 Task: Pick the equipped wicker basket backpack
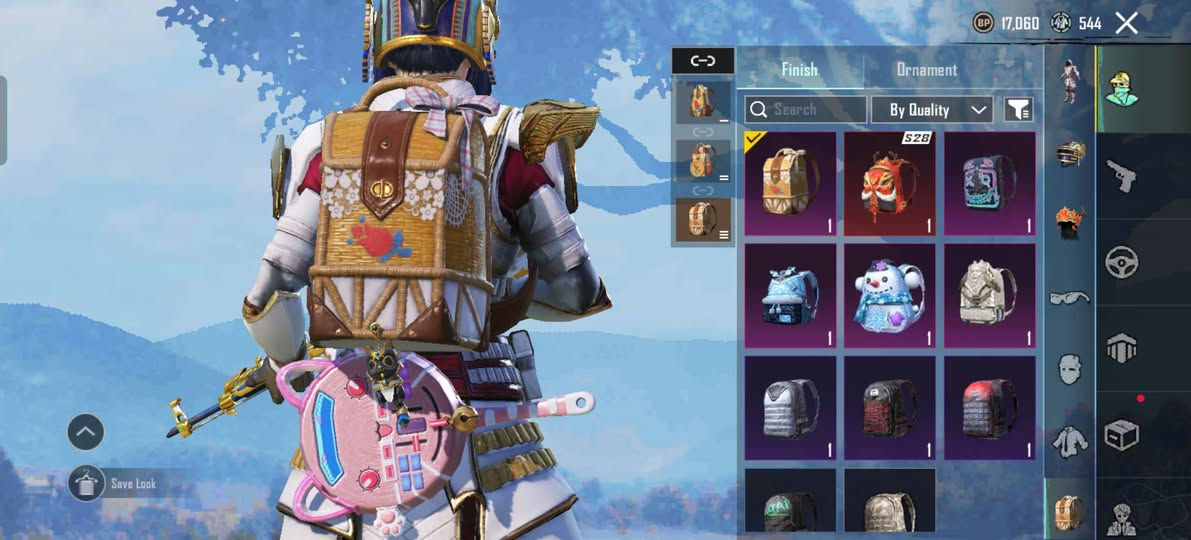pos(790,184)
